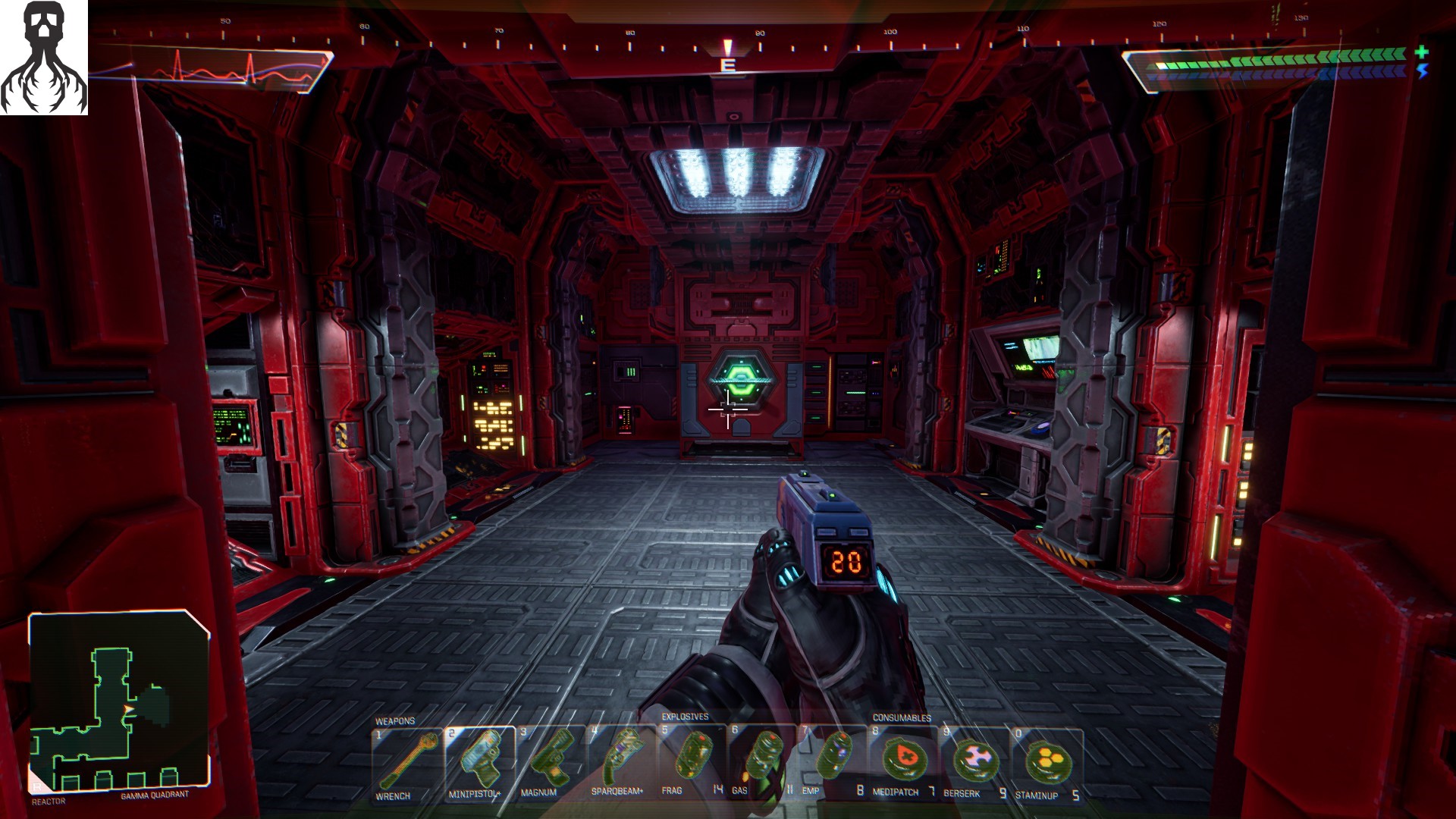Select the Wrench weapon slot
1456x819 pixels.
pos(407,762)
